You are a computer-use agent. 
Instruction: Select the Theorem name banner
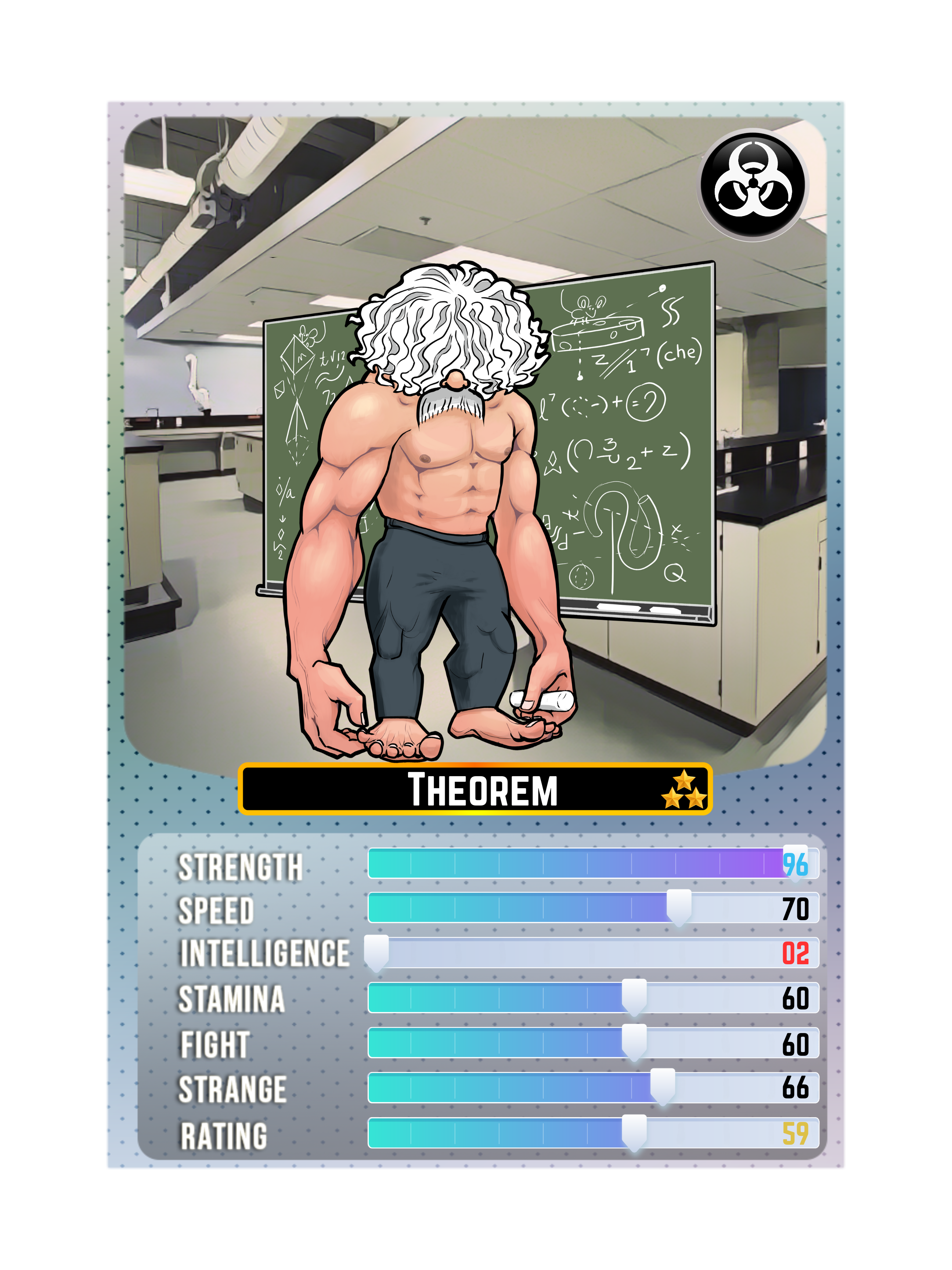475,789
